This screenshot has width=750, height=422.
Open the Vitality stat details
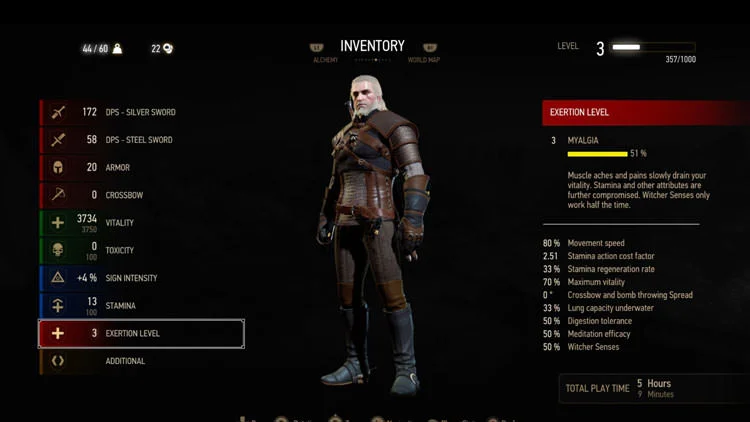140,223
